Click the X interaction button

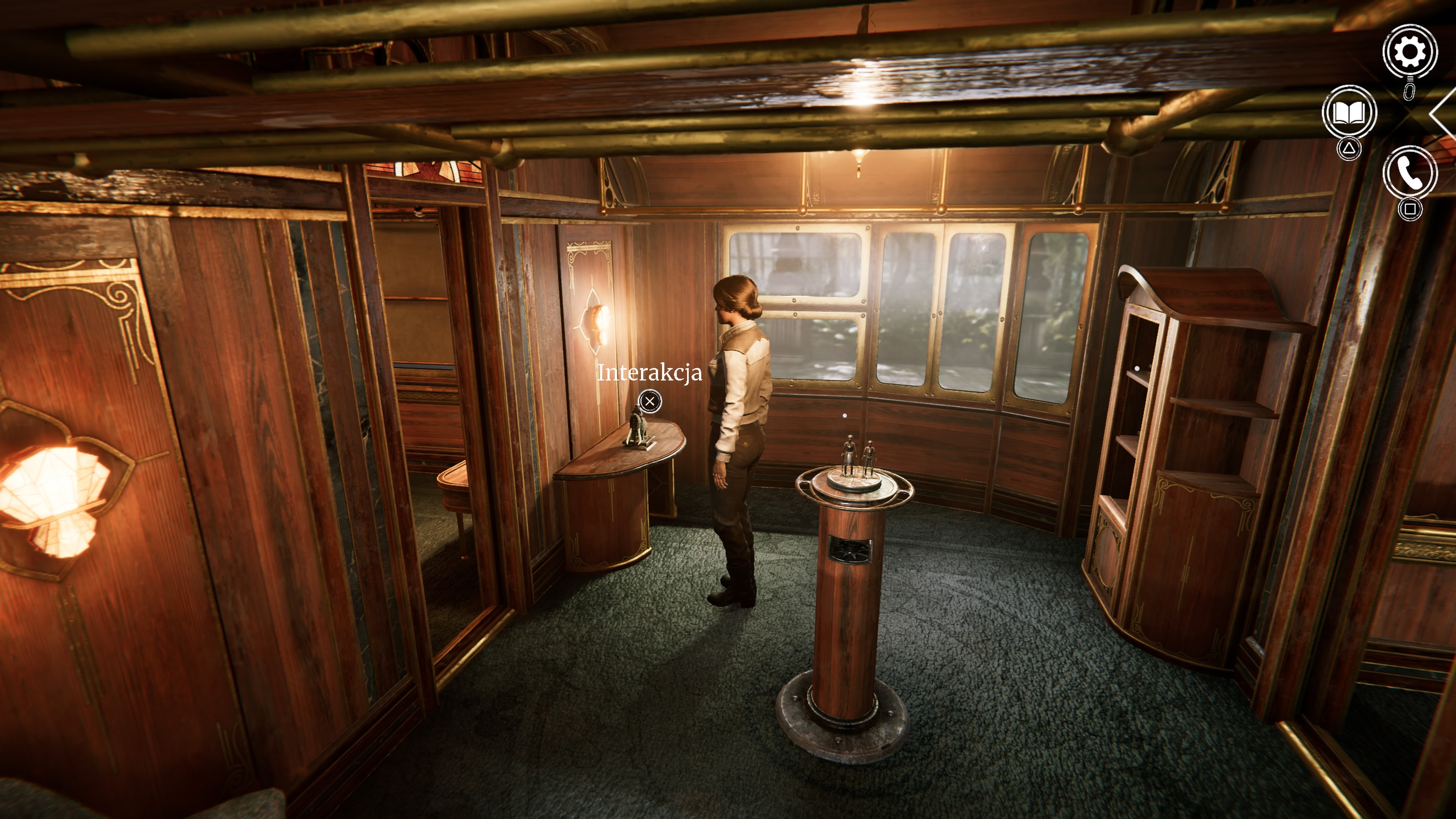click(x=651, y=401)
